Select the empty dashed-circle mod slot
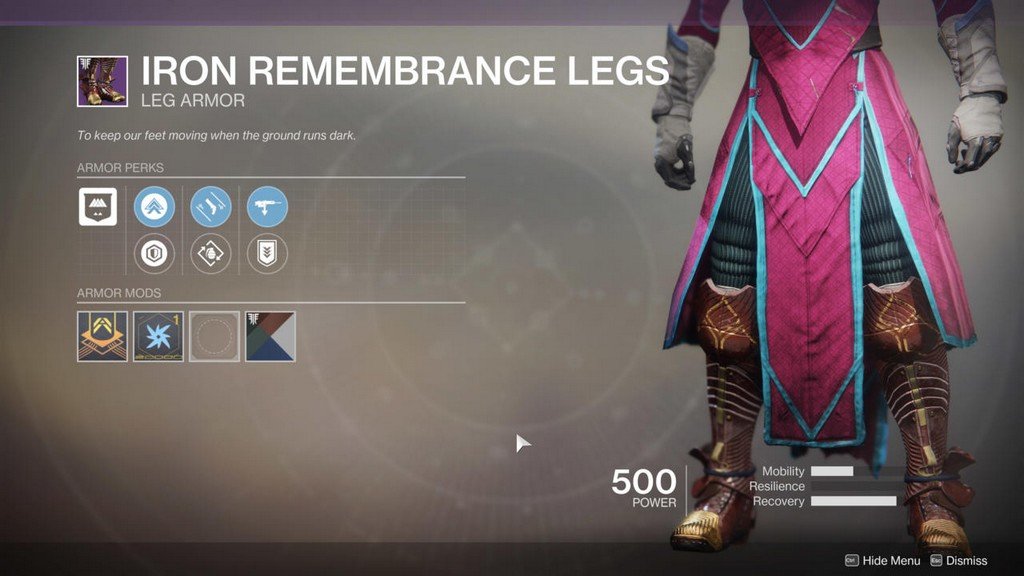Viewport: 1024px width, 576px height. [215, 336]
